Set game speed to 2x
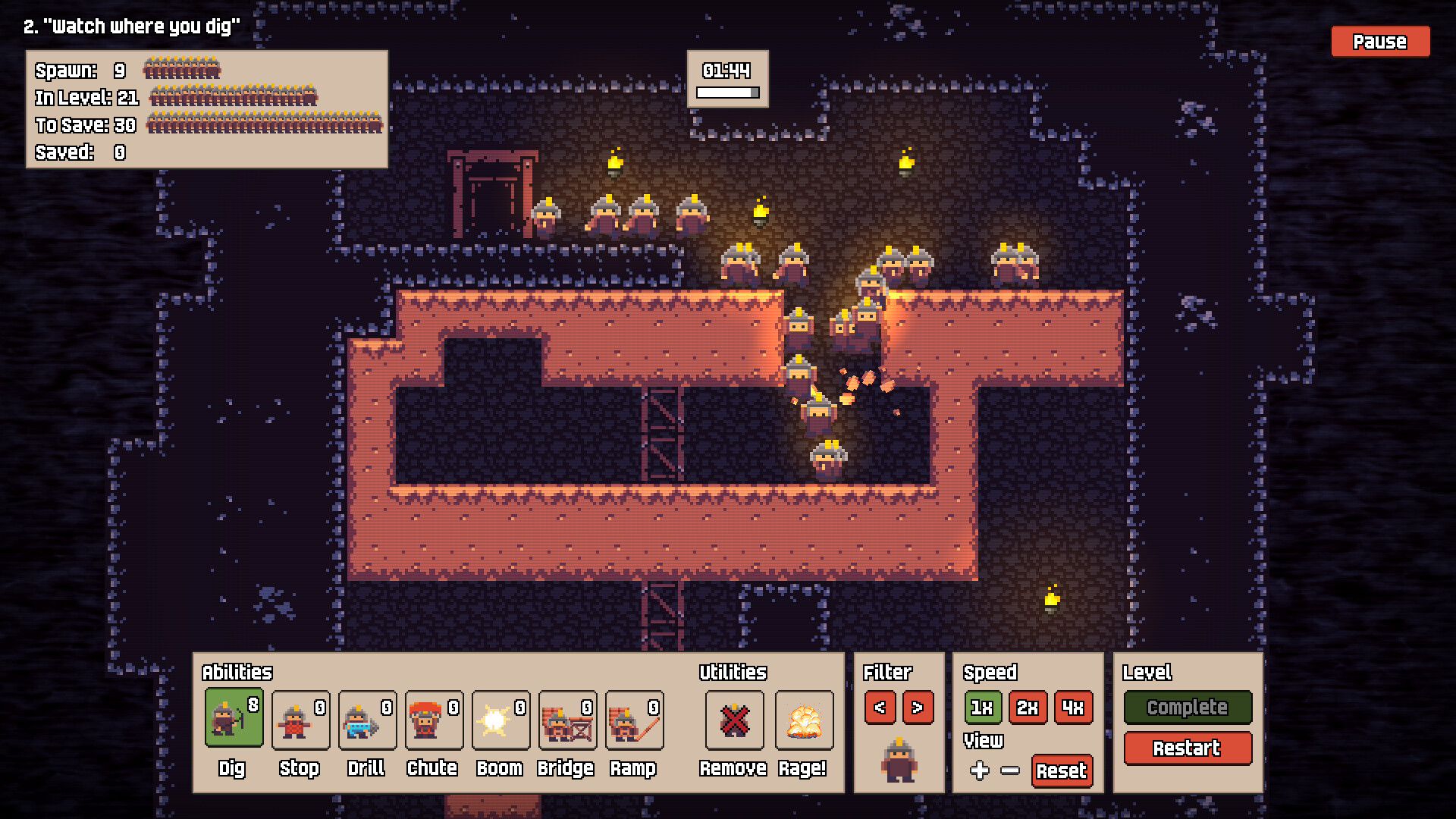 1028,708
